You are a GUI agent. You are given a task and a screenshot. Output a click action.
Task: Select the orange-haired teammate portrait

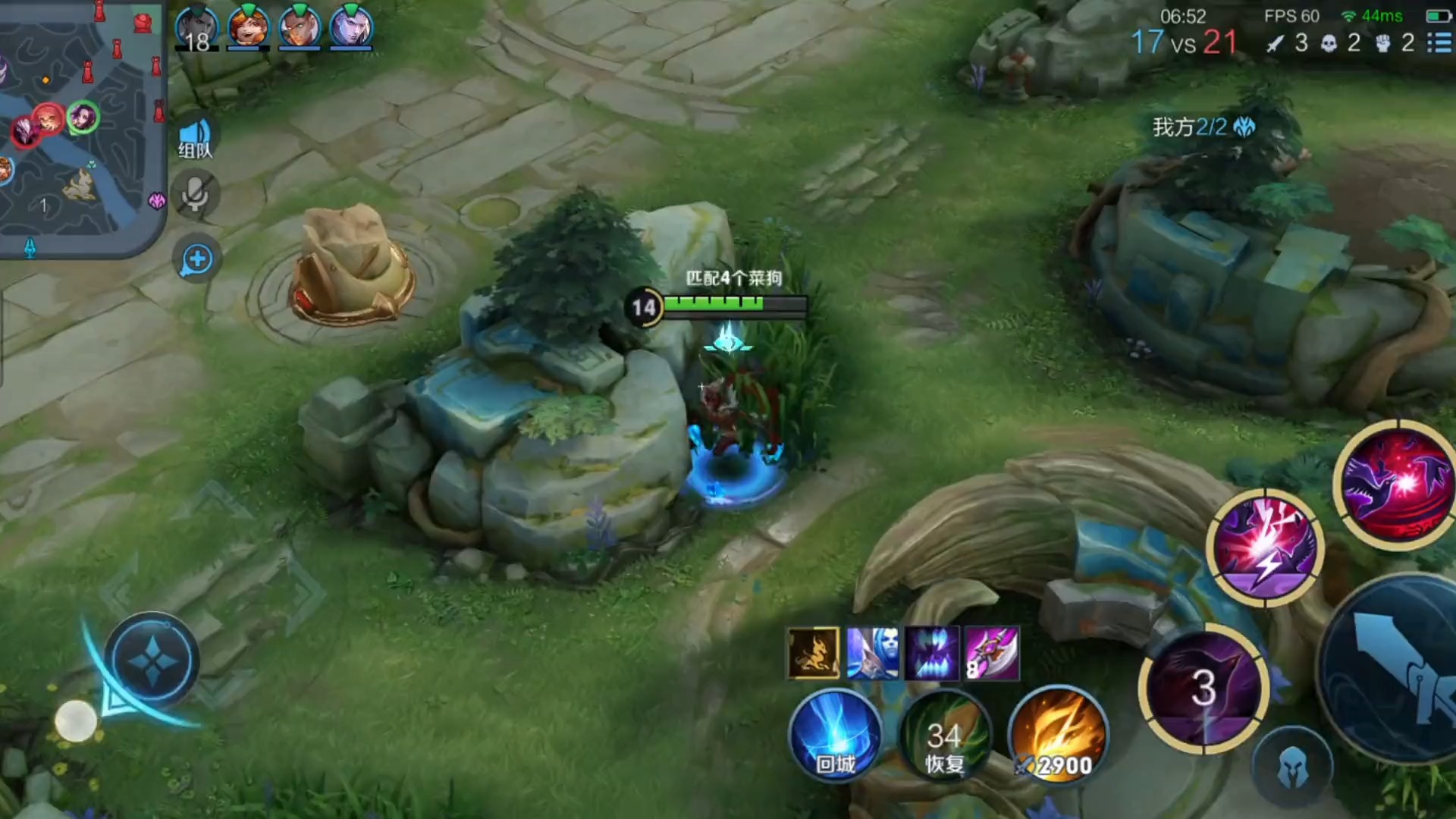(248, 27)
